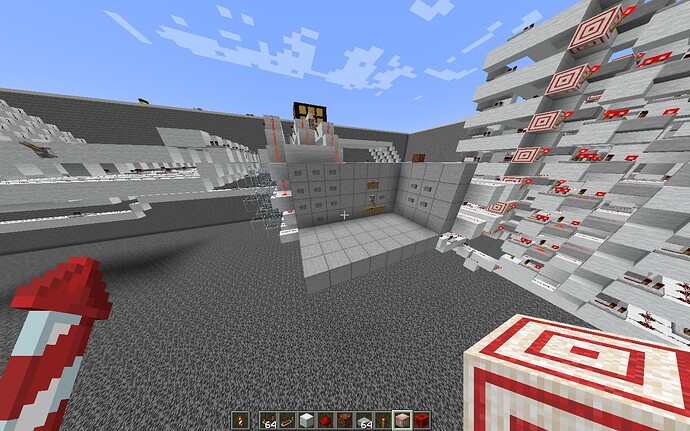Select the firework rocket offhand slot
This screenshot has height=431, width=690.
240,420
